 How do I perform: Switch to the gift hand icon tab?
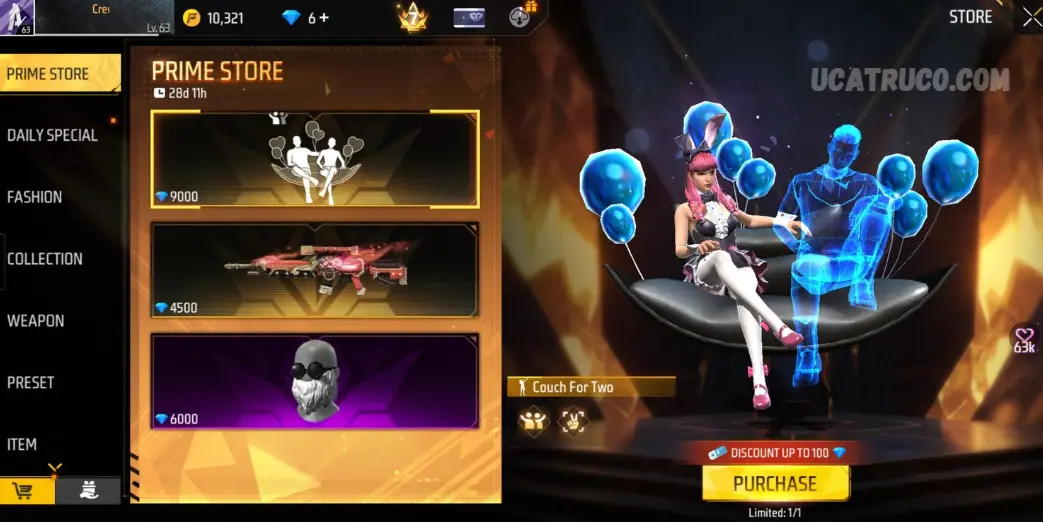coord(89,490)
